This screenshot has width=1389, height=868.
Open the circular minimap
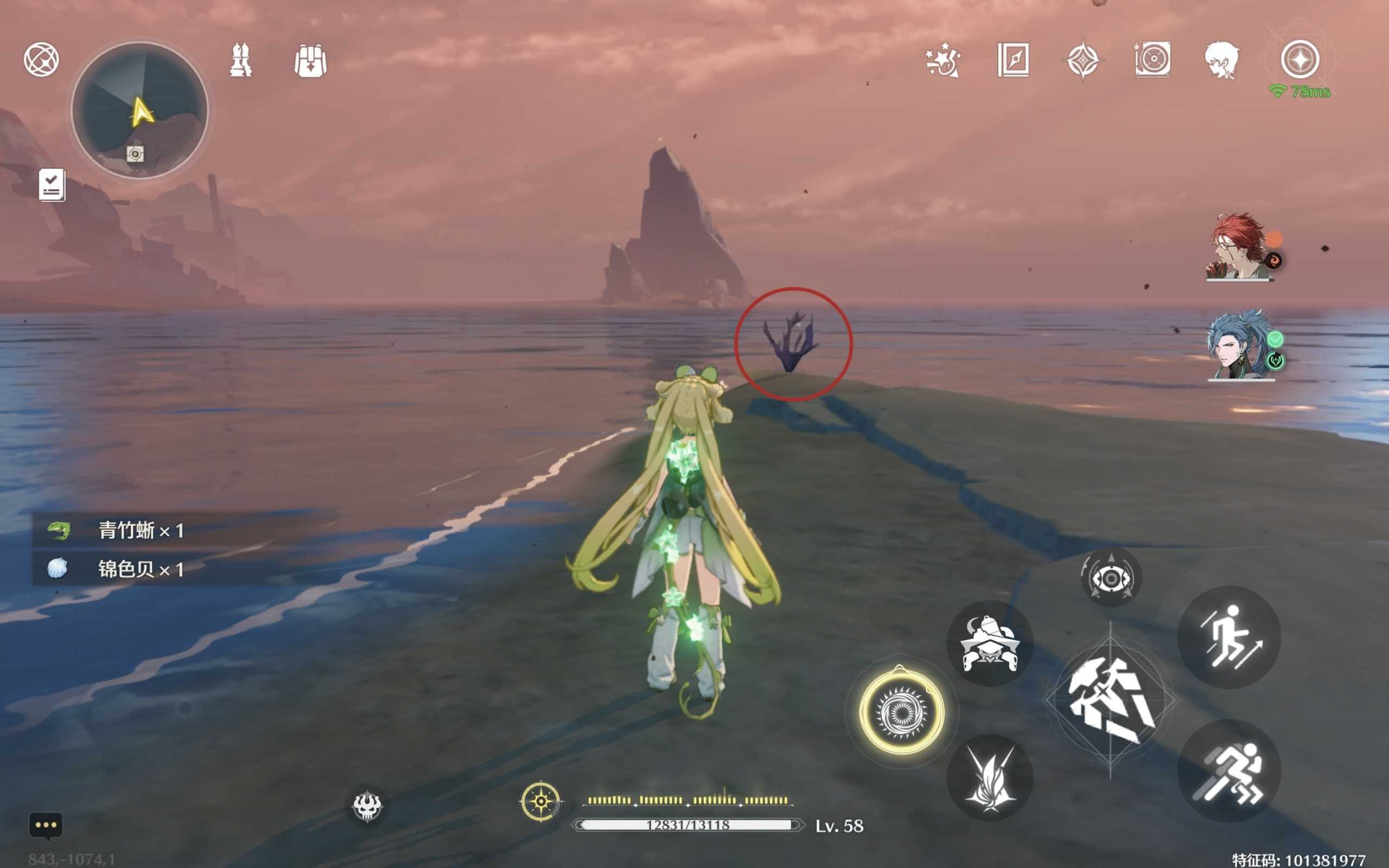(x=139, y=110)
